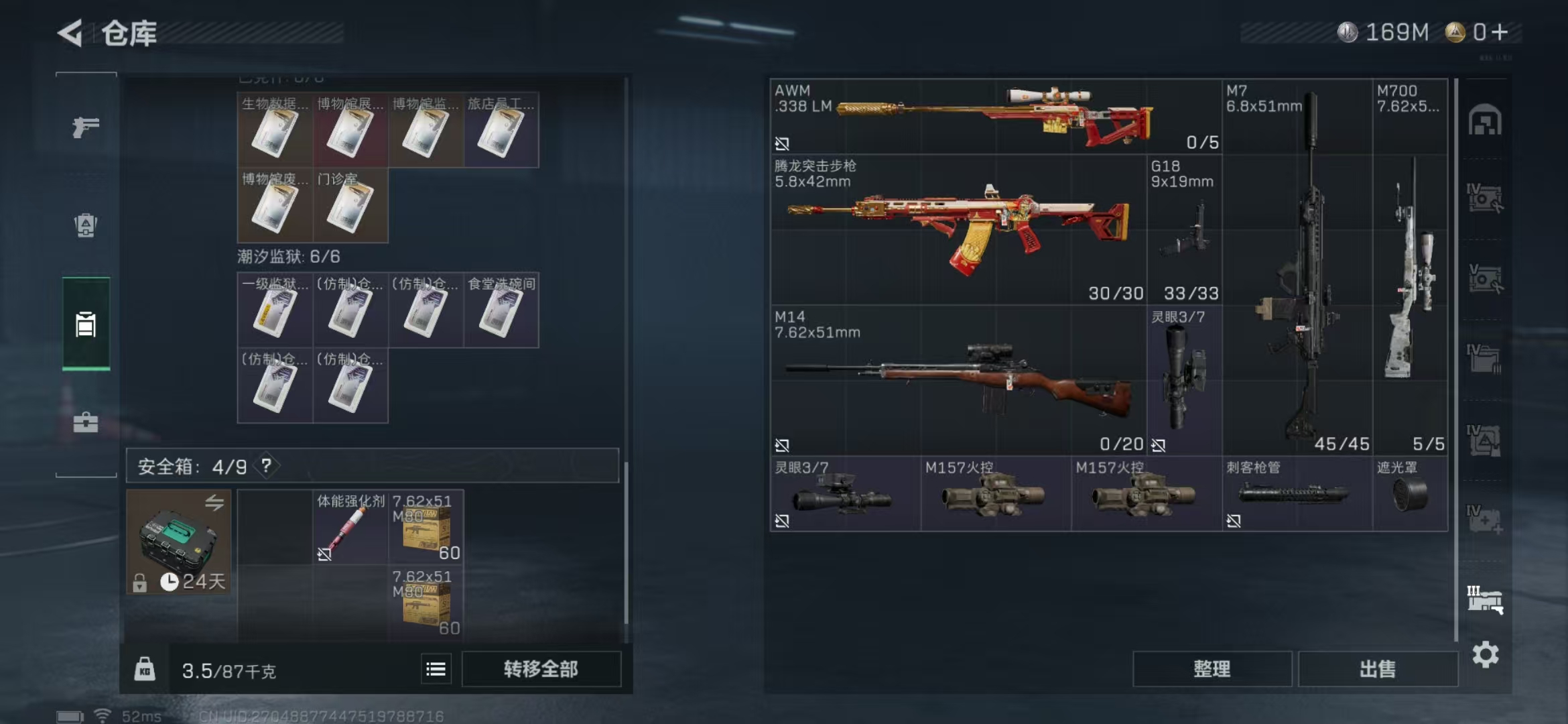Open the backpack category tab
Viewport: 1568px width, 724px height.
[86, 225]
